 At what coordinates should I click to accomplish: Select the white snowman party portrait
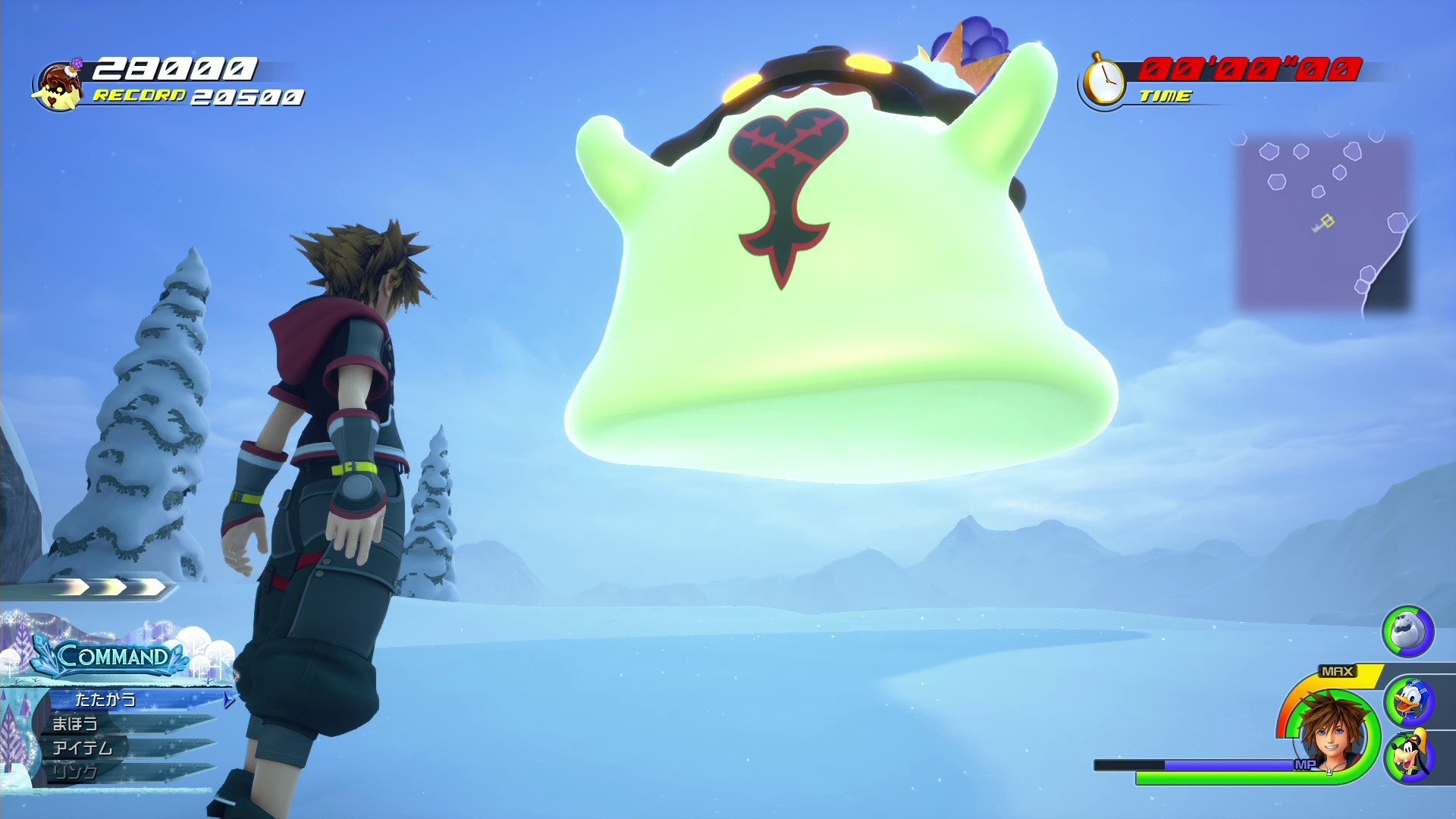tap(1407, 631)
